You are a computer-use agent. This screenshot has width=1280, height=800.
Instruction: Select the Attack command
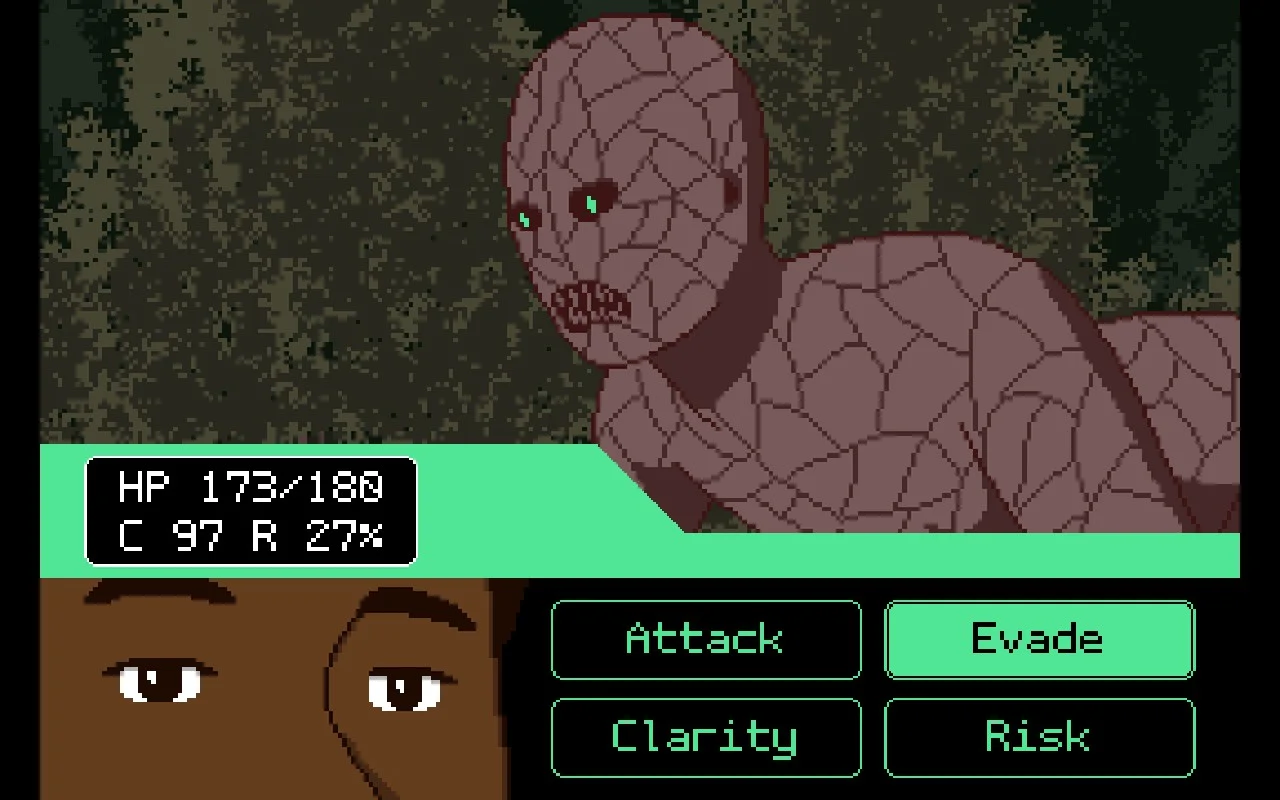pos(704,639)
